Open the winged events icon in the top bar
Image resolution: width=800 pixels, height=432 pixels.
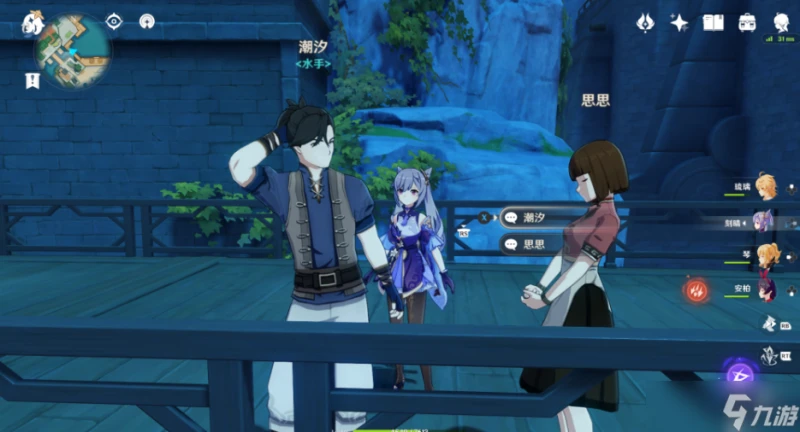click(646, 22)
